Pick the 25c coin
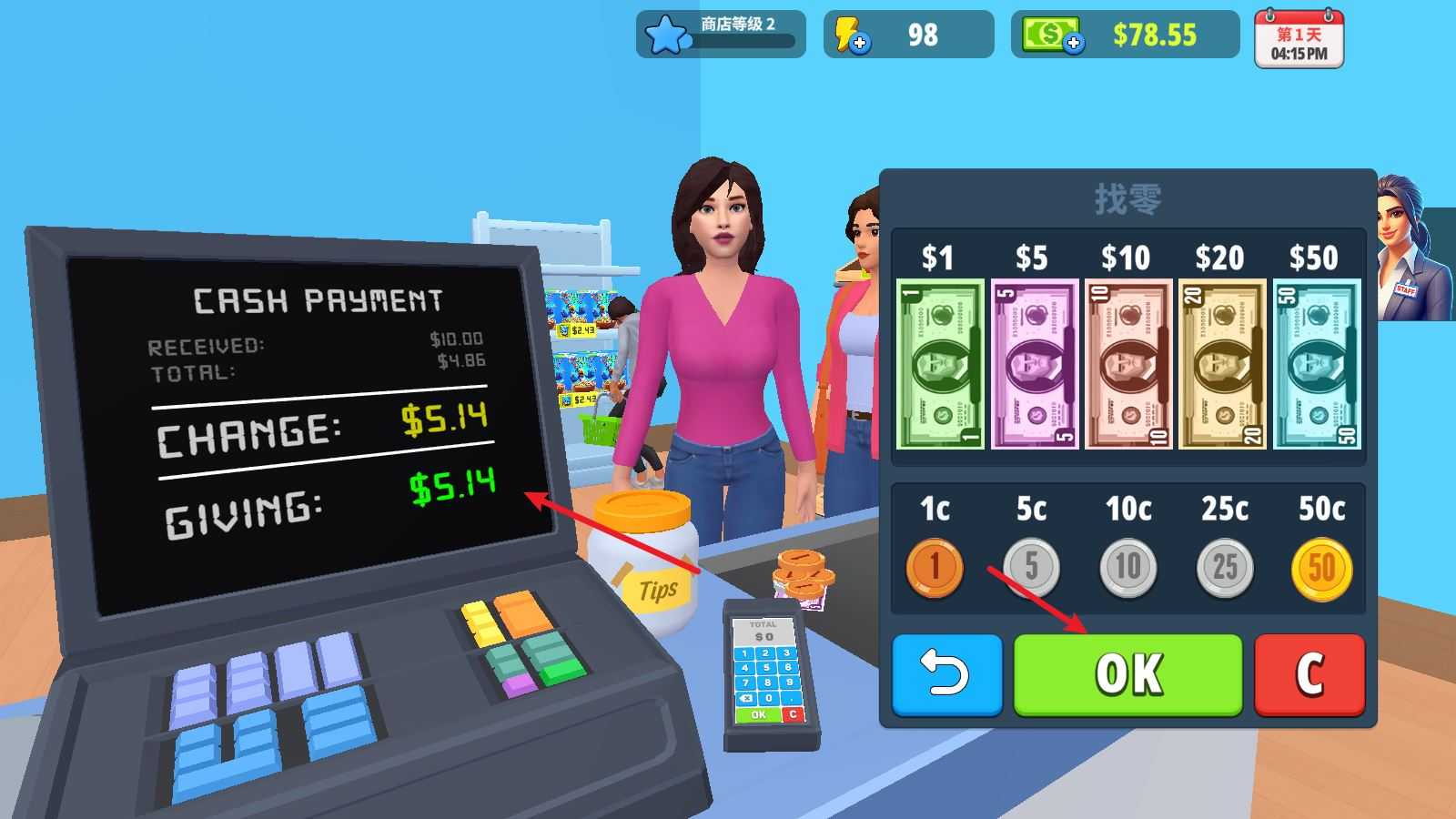The width and height of the screenshot is (1456, 819). pyautogui.click(x=1224, y=567)
